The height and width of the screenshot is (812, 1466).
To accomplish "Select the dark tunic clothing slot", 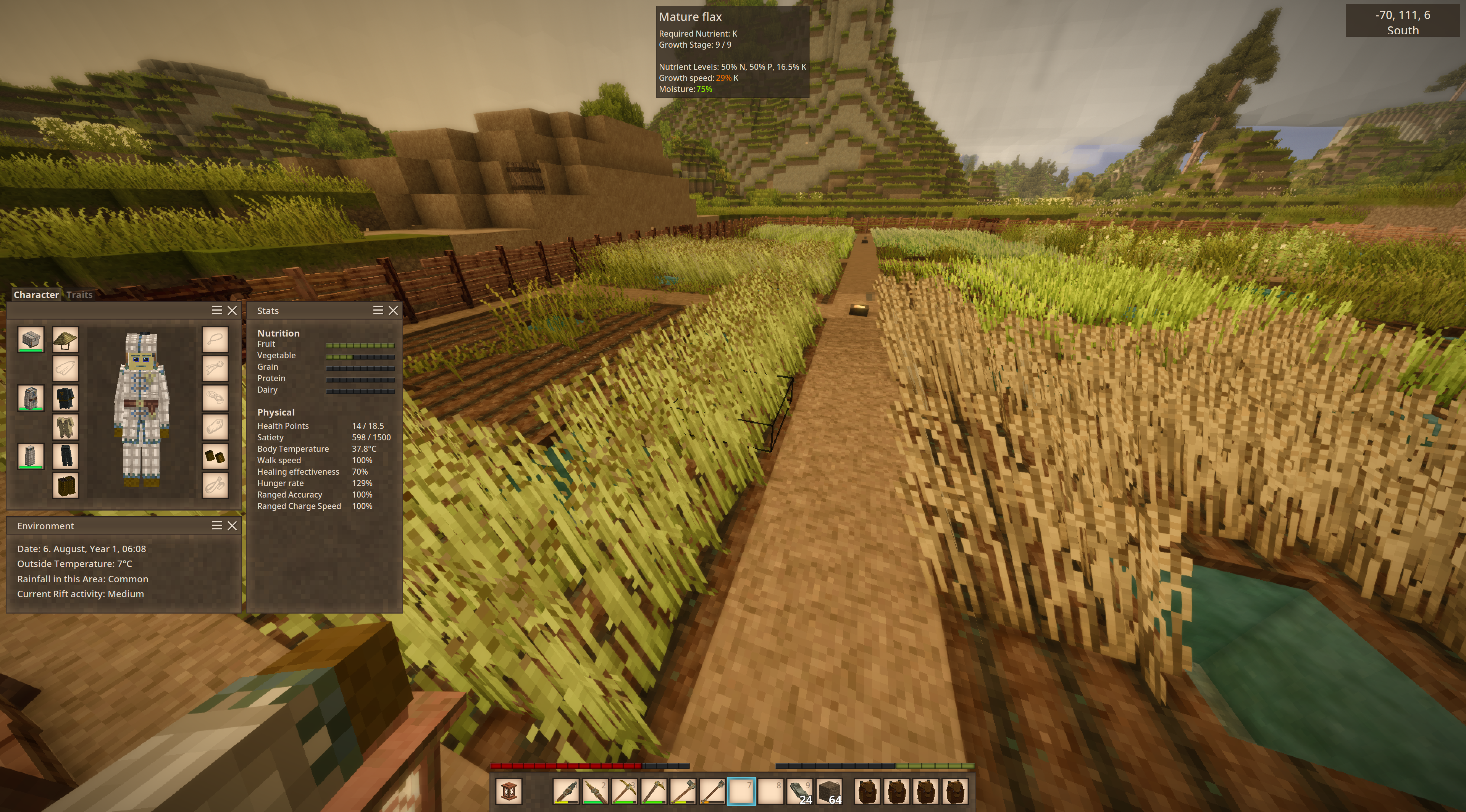I will pyautogui.click(x=65, y=398).
